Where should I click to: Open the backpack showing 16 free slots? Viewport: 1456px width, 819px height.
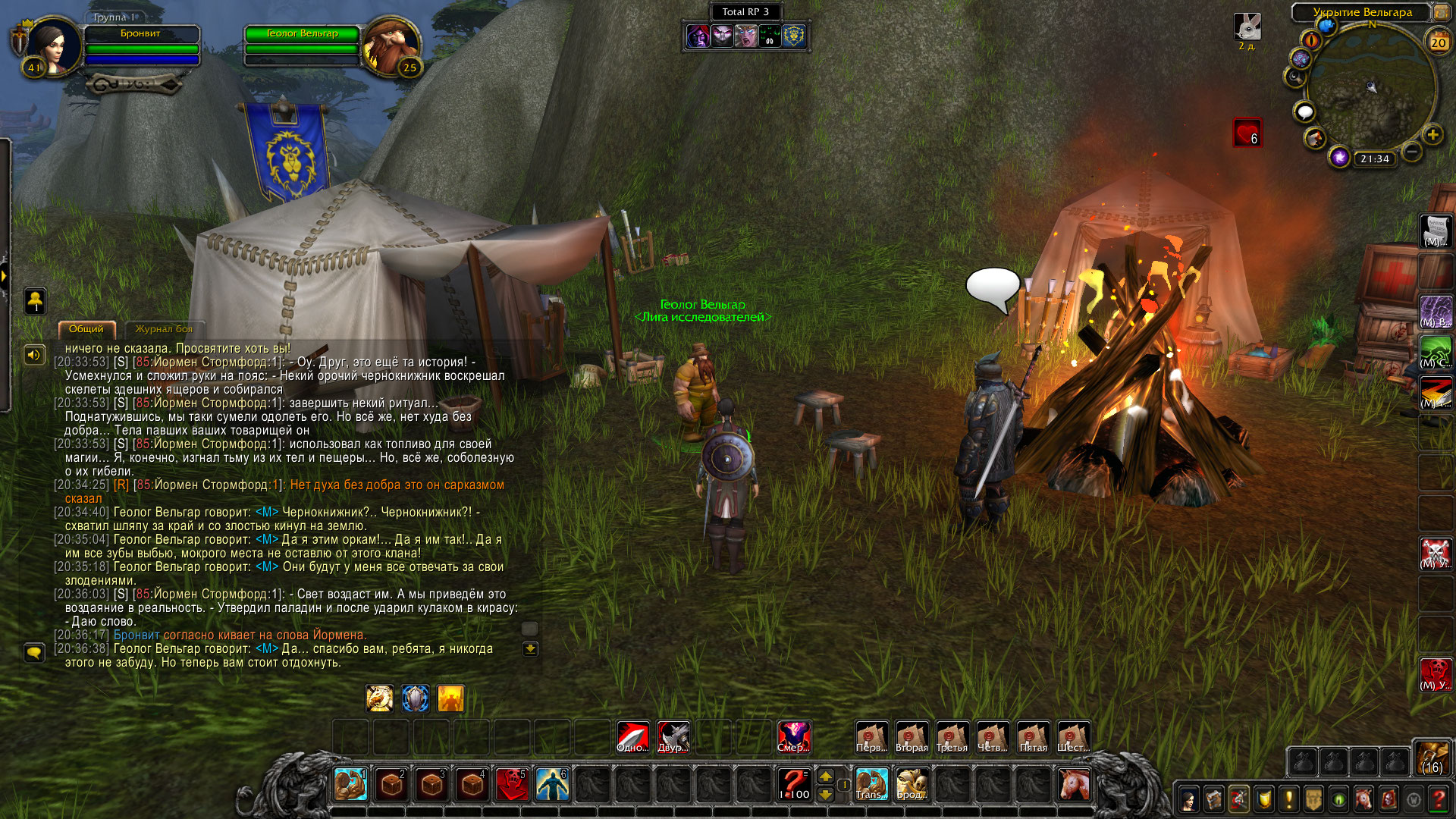pos(1432,757)
